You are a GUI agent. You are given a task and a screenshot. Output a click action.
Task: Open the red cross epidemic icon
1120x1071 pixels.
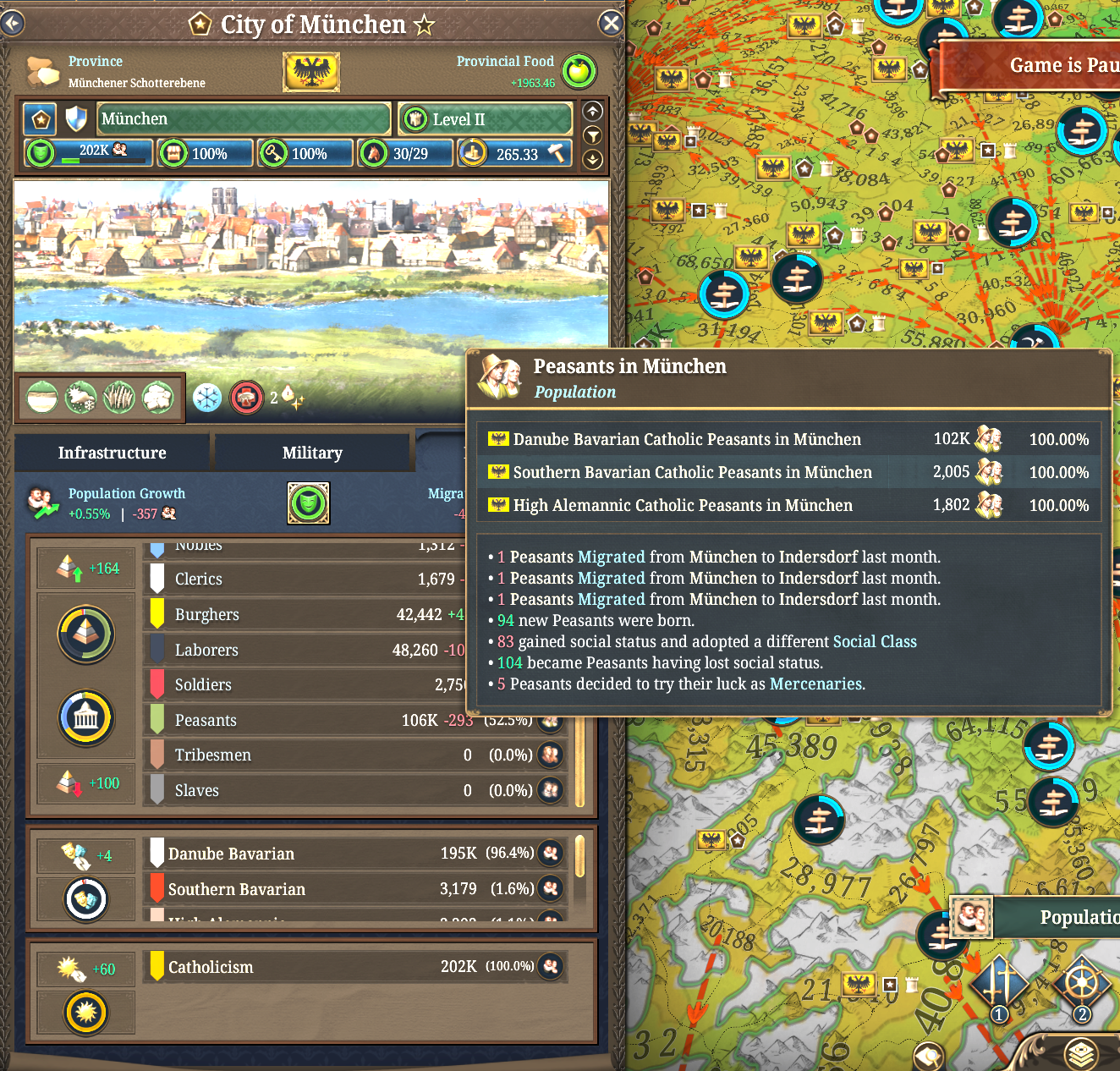(246, 398)
